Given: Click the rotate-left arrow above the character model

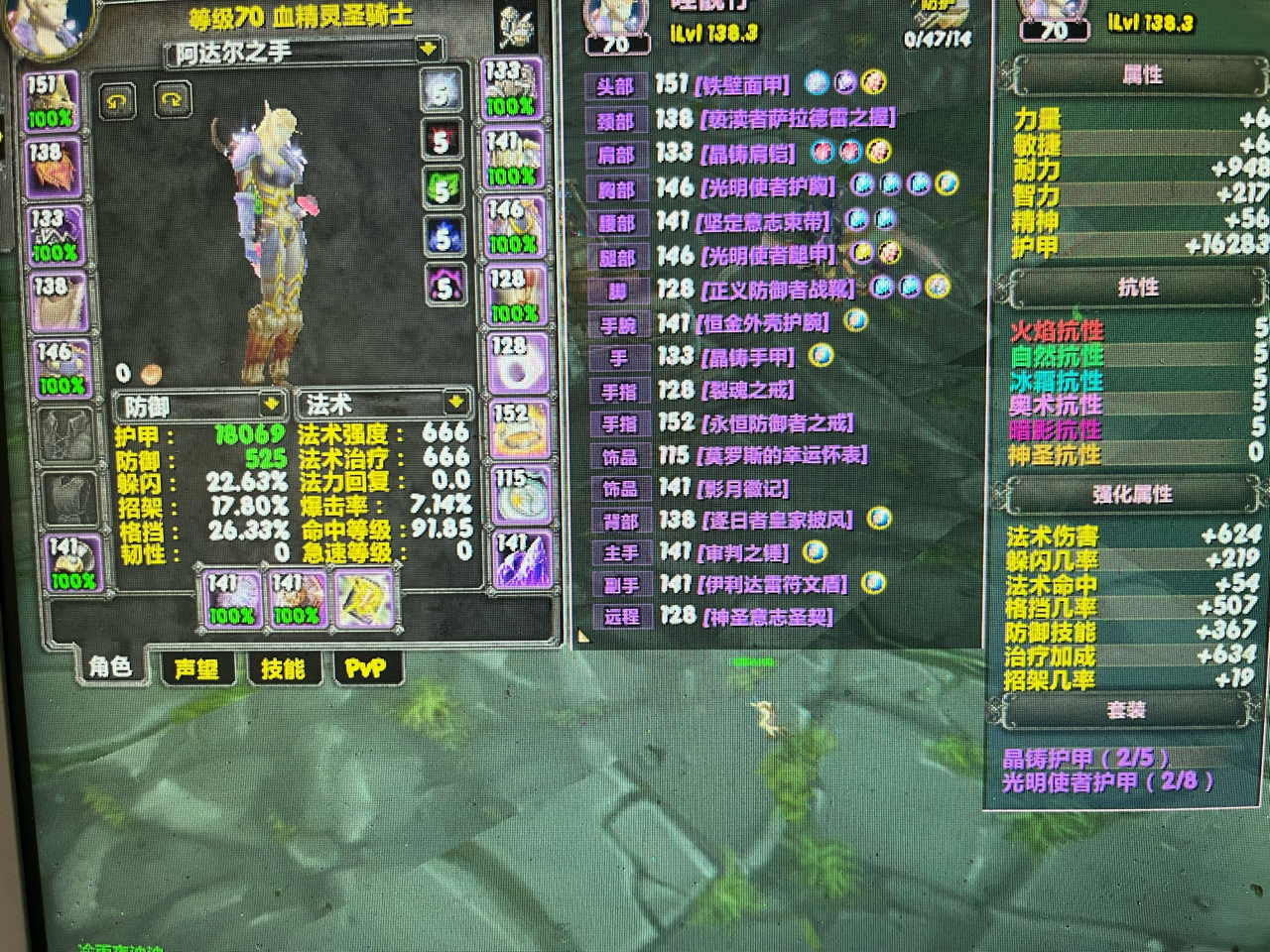Looking at the screenshot, I should tap(119, 100).
